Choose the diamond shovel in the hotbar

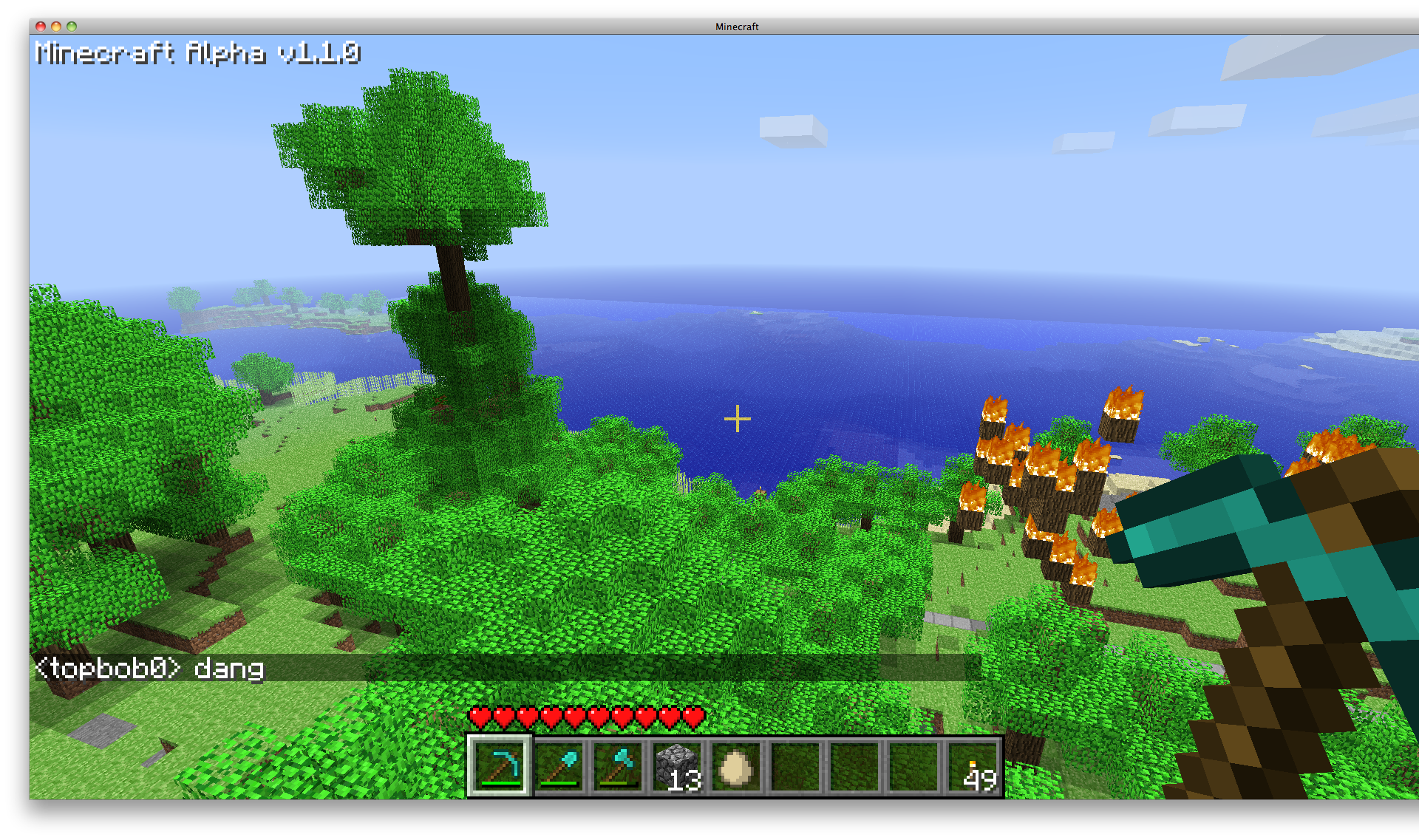coord(558,766)
